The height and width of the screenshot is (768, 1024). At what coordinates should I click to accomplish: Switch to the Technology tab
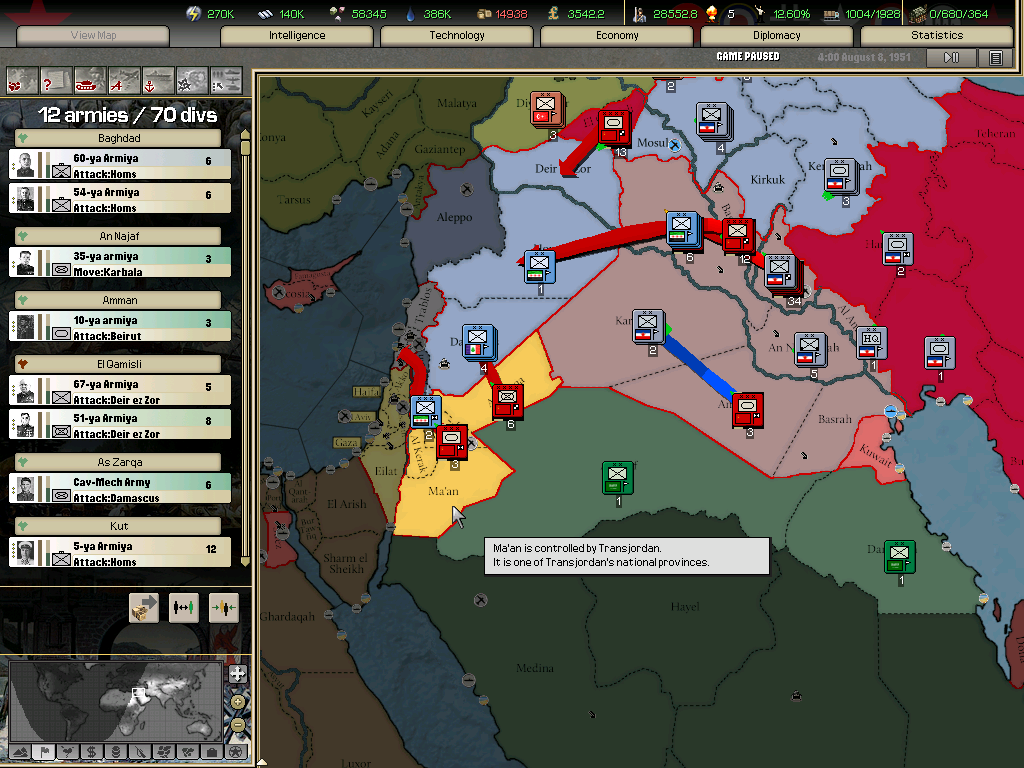tap(457, 35)
